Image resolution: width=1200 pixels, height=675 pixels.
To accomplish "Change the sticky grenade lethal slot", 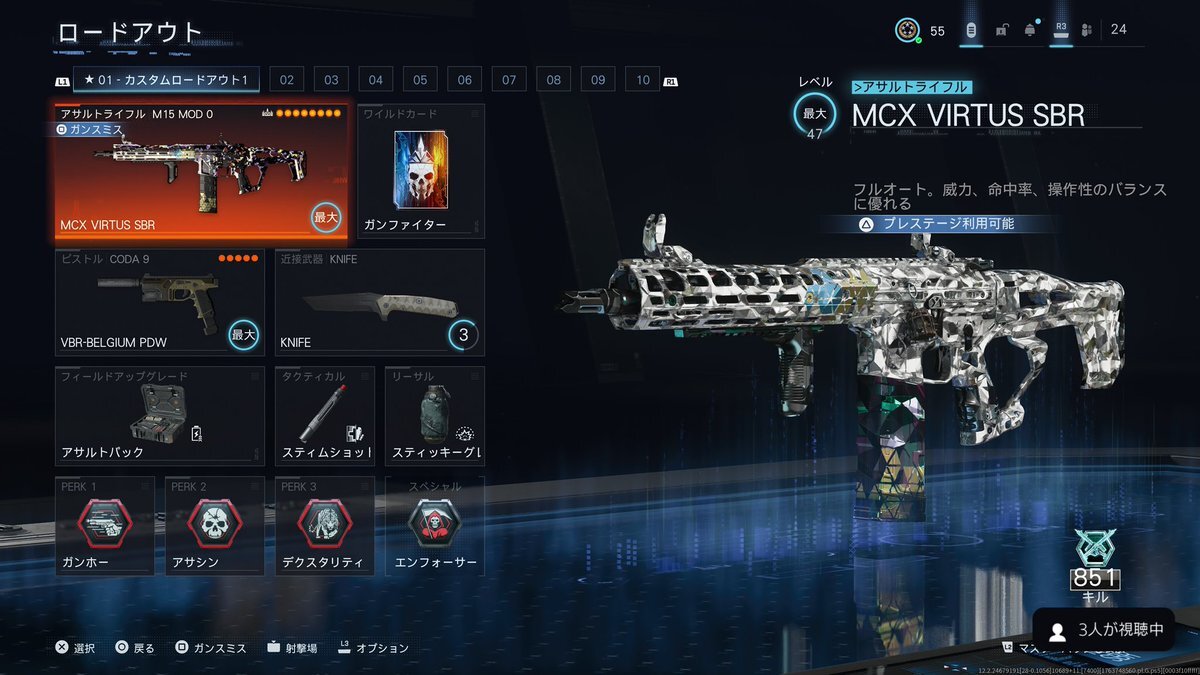I will [435, 417].
